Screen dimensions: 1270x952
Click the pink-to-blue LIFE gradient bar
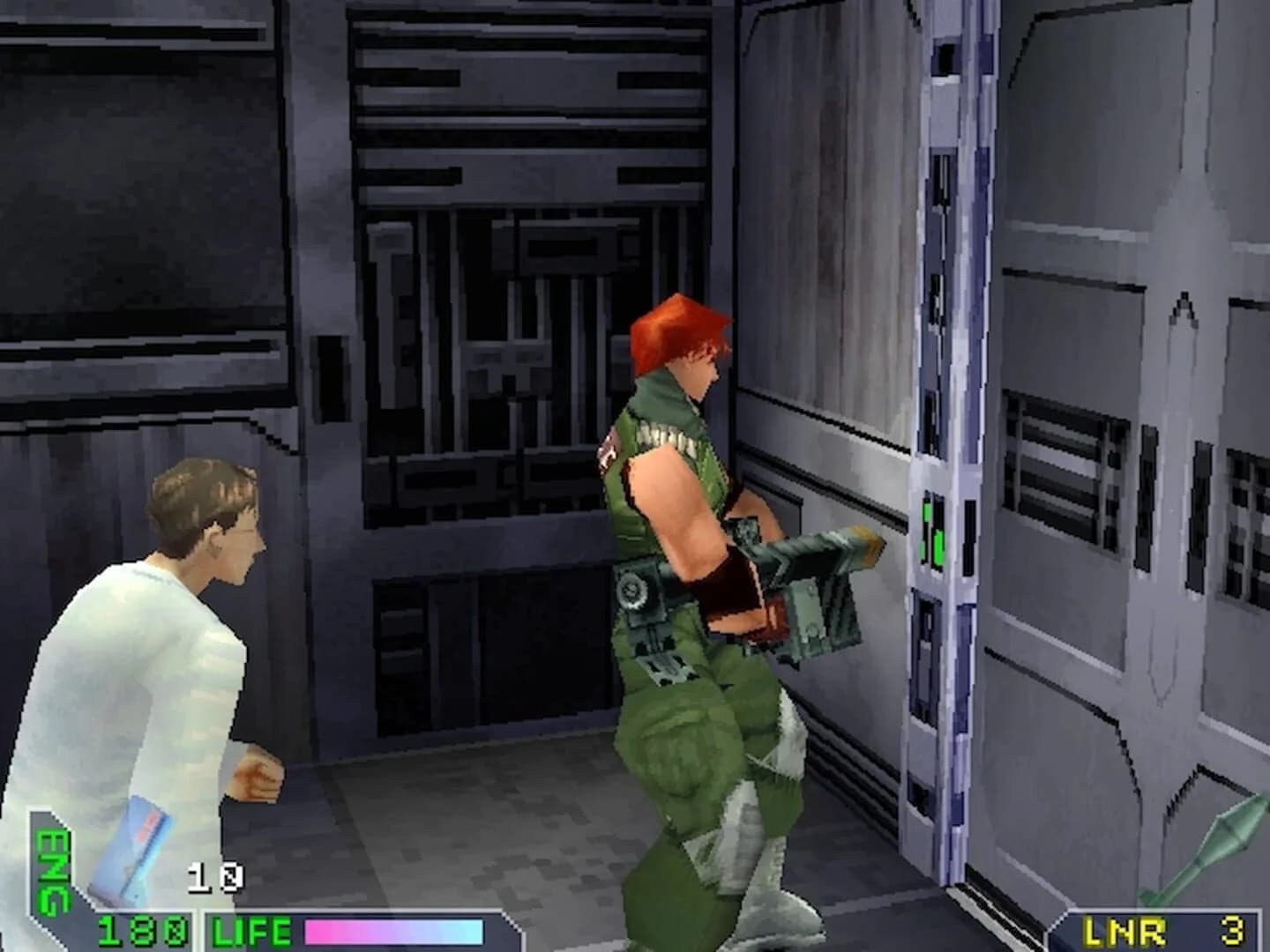click(395, 927)
